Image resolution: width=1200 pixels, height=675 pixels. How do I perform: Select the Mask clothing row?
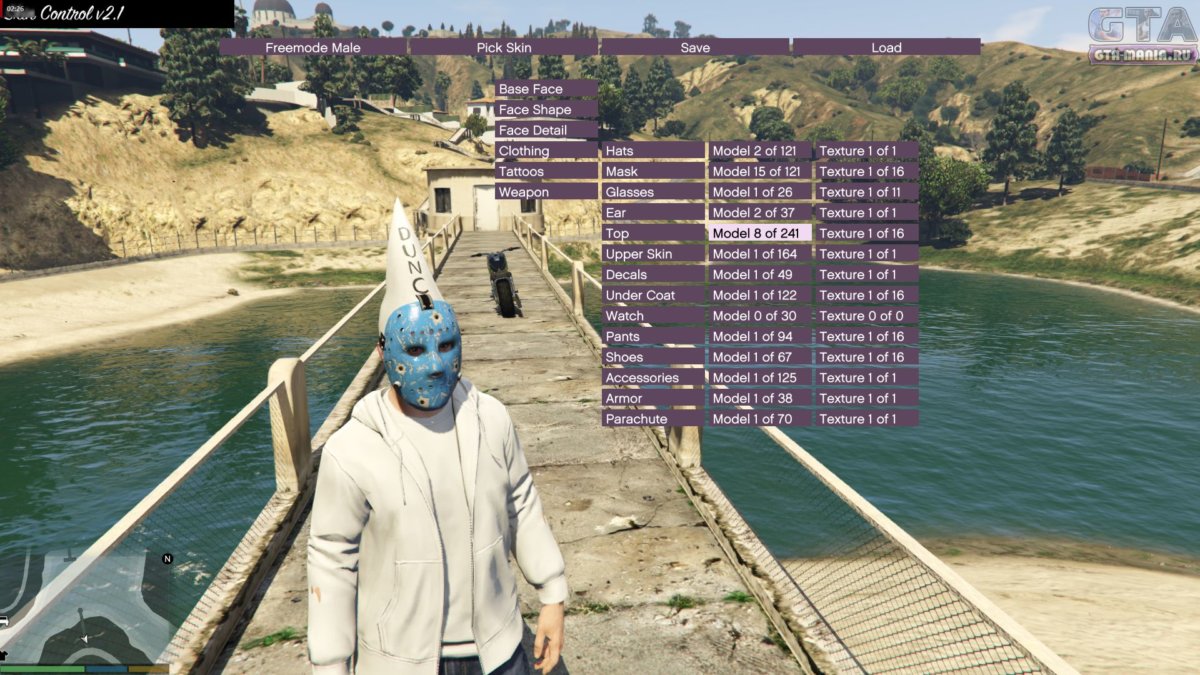point(654,171)
